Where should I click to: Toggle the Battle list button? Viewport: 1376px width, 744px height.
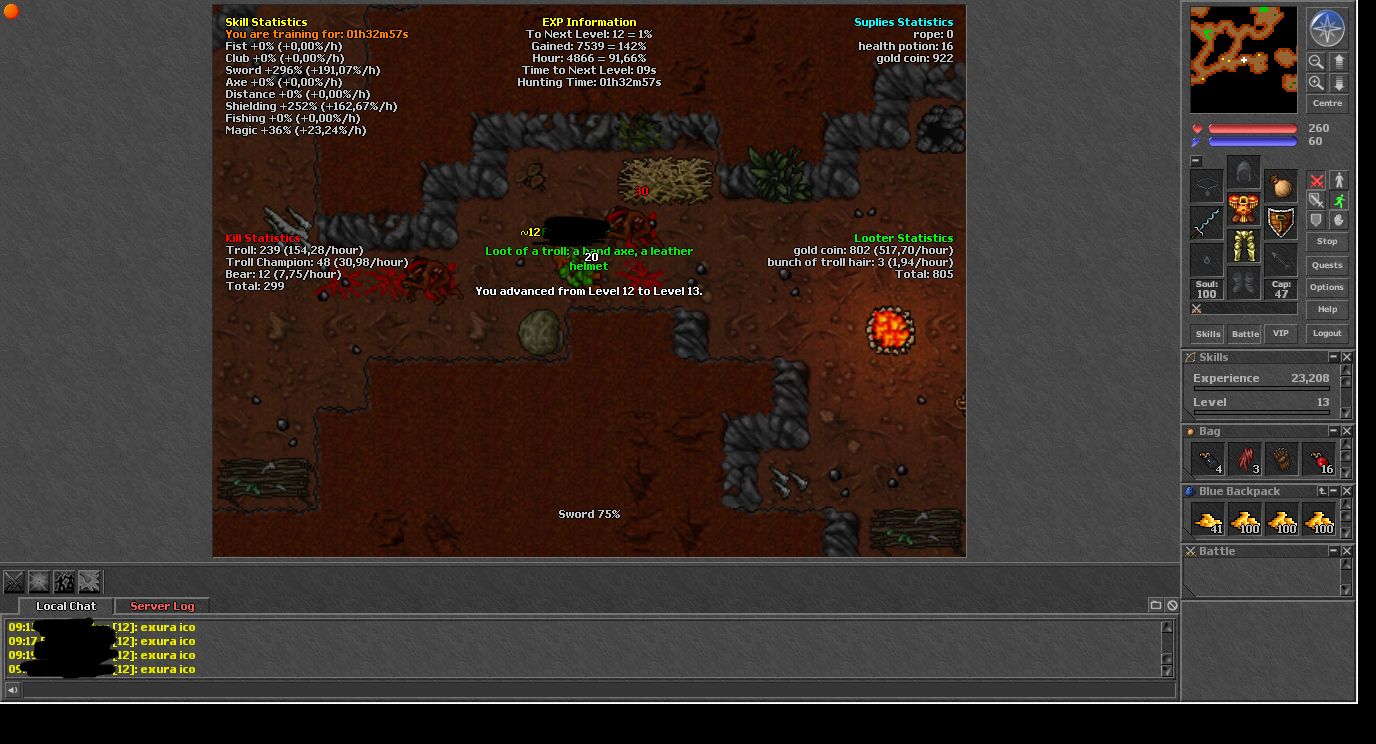pos(1244,334)
